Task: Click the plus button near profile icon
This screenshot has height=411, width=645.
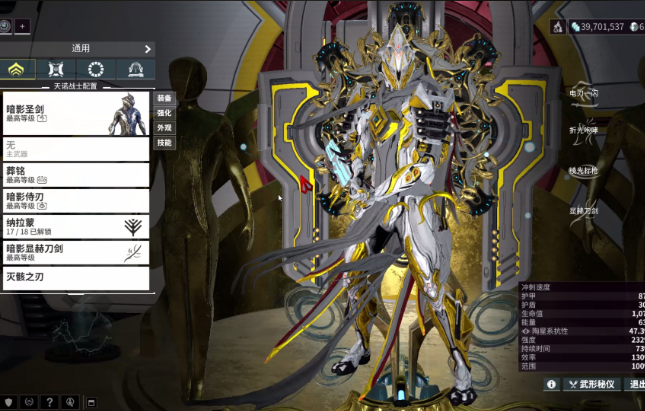Action: coord(23,25)
